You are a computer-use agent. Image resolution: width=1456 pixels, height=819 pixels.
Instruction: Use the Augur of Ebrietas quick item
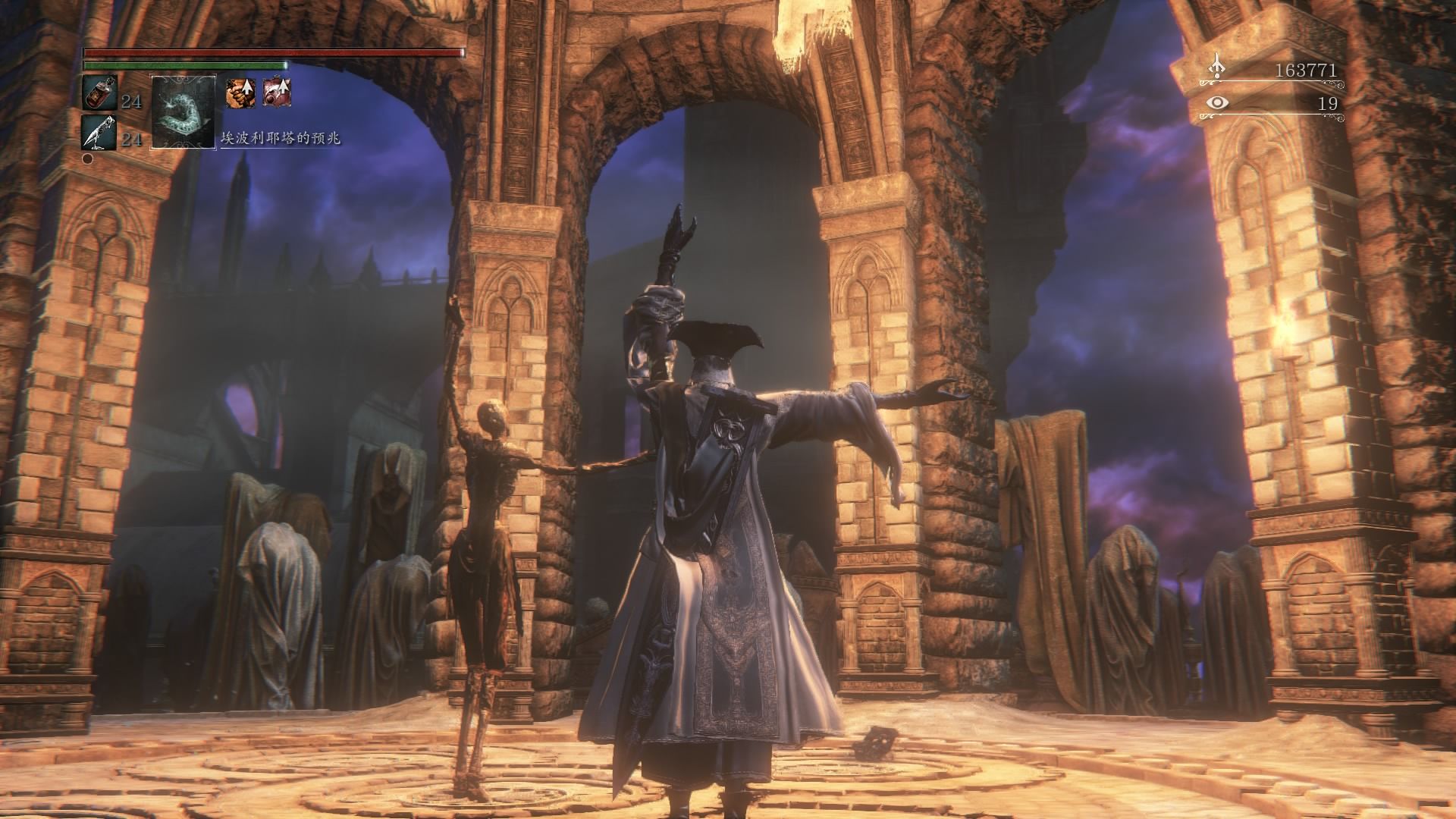tap(184, 111)
